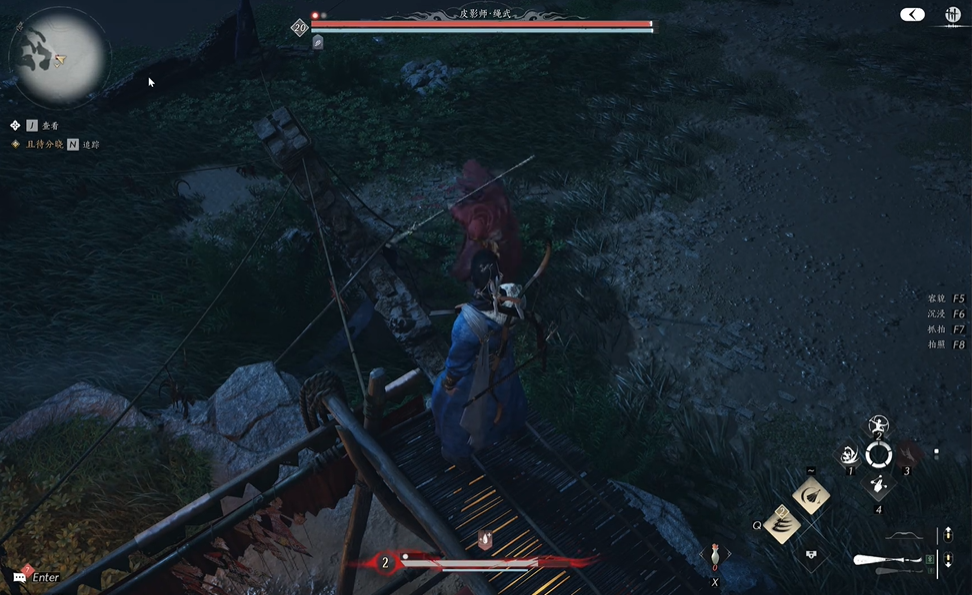Image resolution: width=972 pixels, height=595 pixels.
Task: Click the white back-arrow pill button
Action: [912, 14]
